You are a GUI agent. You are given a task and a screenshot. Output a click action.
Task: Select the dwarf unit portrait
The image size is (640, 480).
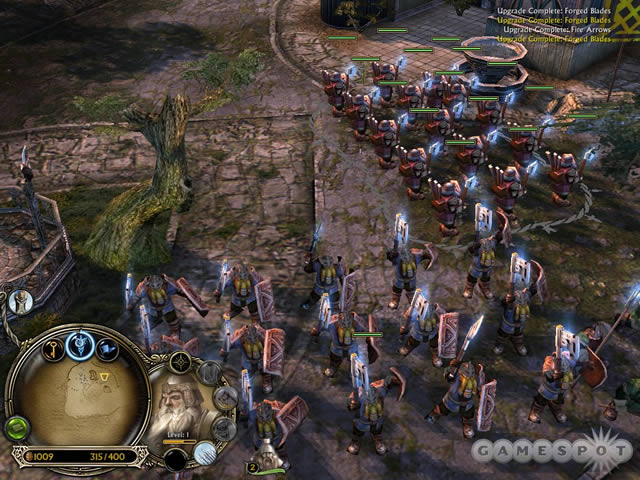coord(178,404)
